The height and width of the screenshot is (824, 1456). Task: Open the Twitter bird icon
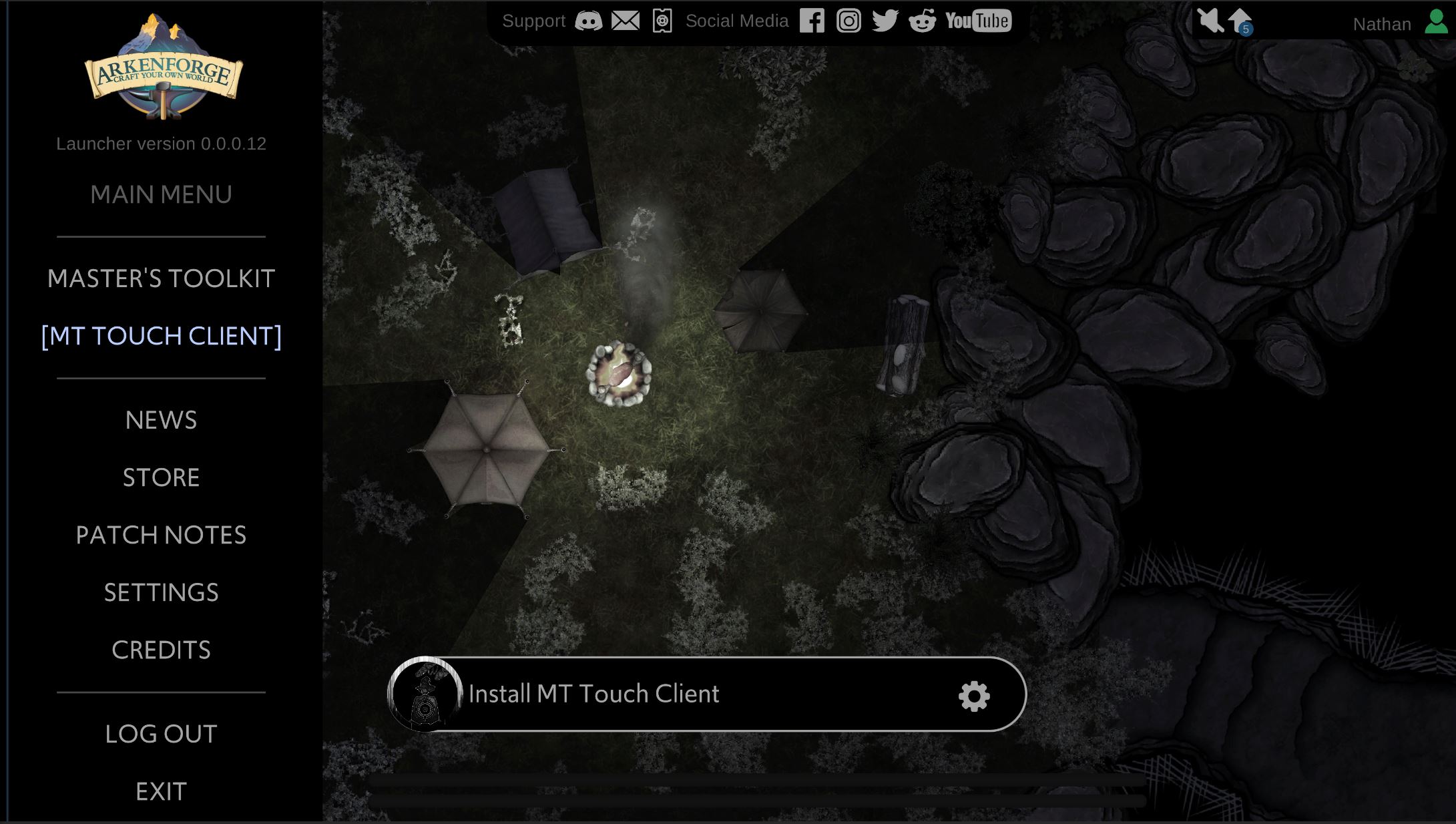[x=885, y=21]
